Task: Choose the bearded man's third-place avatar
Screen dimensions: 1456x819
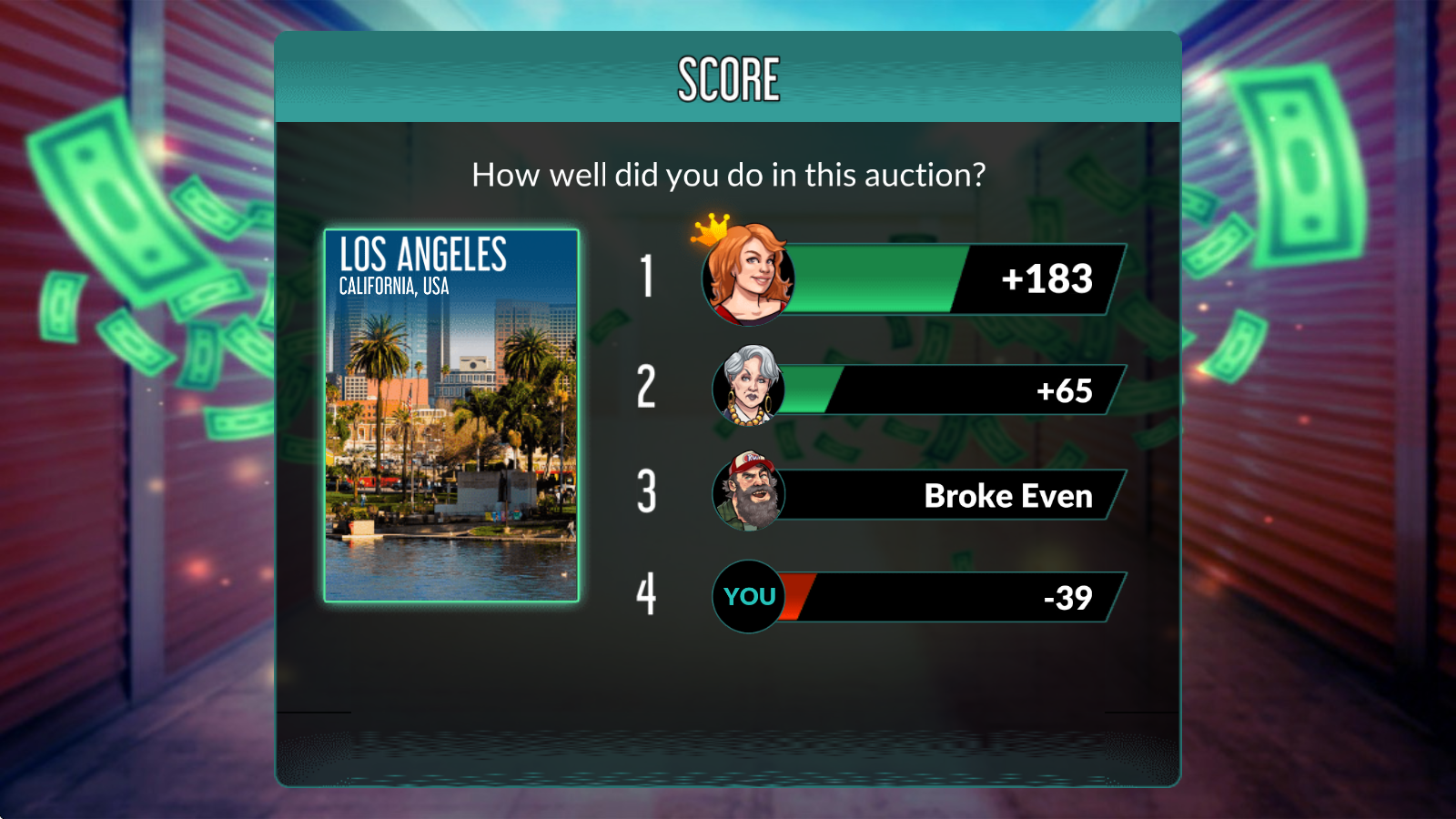Action: tap(749, 492)
